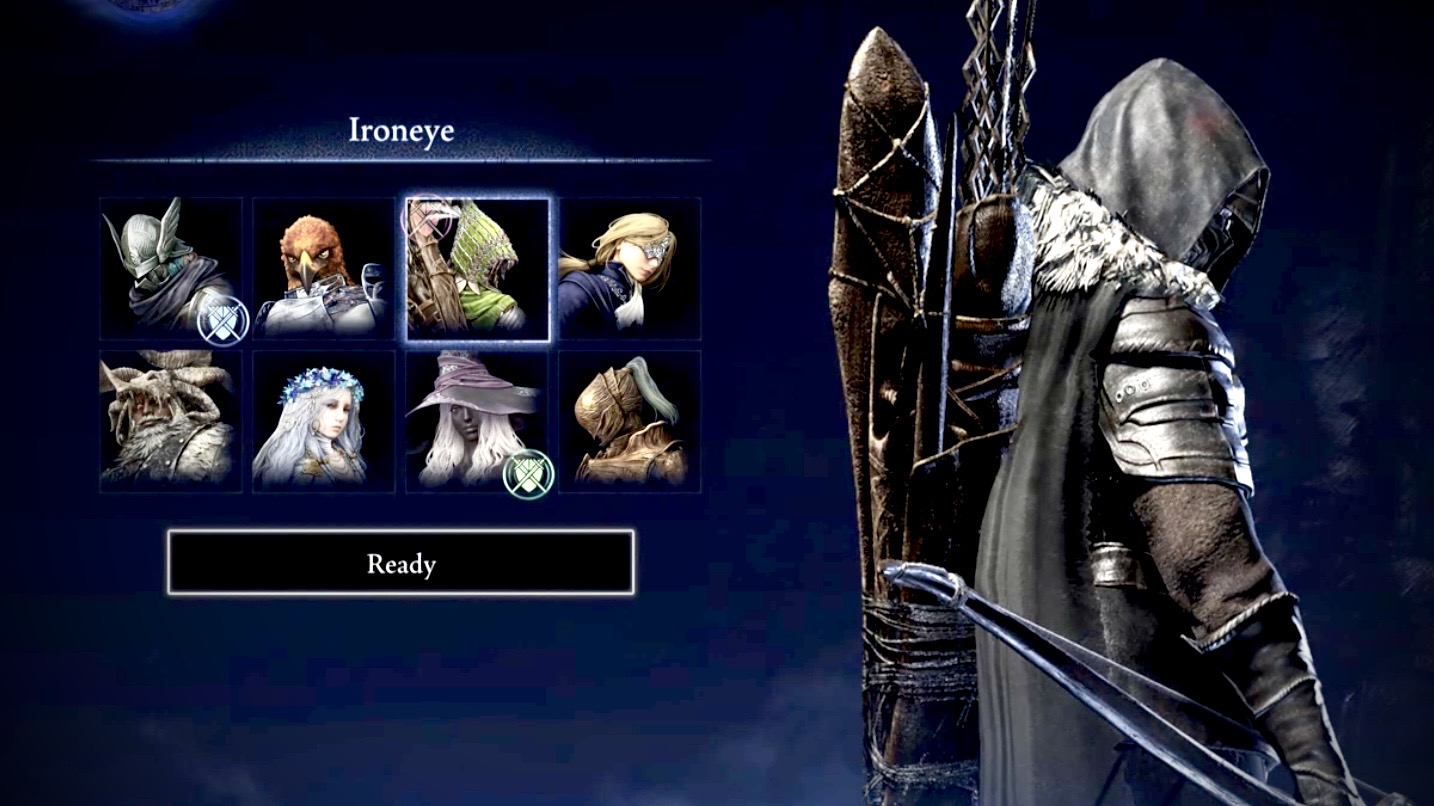The height and width of the screenshot is (806, 1434).
Task: Choose the hawk-headed character portrait
Action: (323, 268)
